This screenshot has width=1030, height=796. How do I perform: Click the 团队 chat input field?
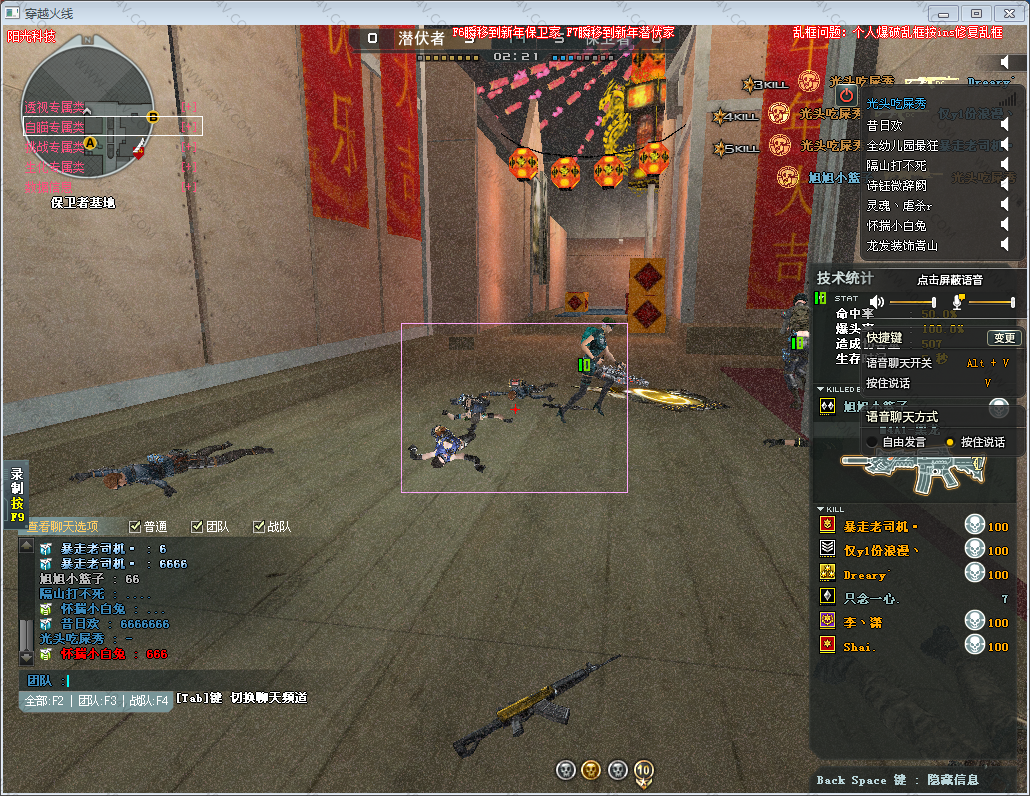tap(120, 681)
